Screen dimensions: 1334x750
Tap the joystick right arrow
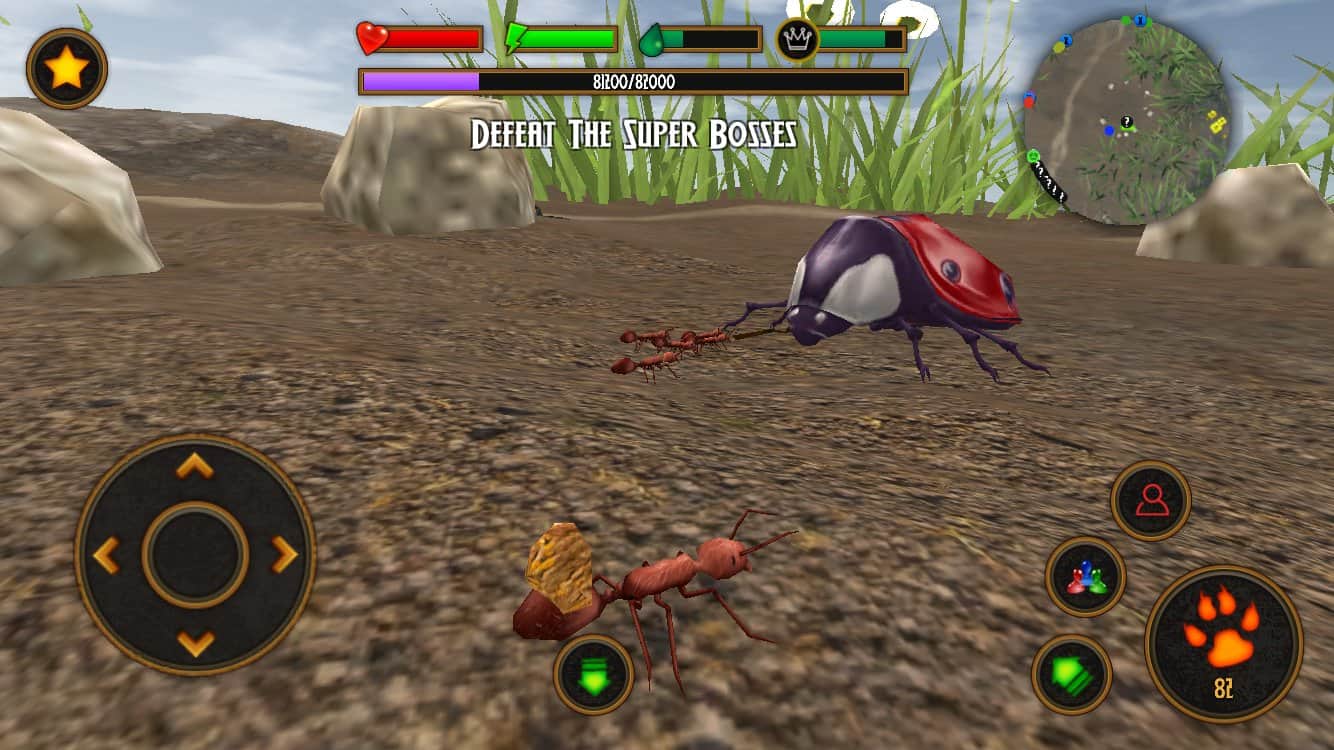coord(285,555)
